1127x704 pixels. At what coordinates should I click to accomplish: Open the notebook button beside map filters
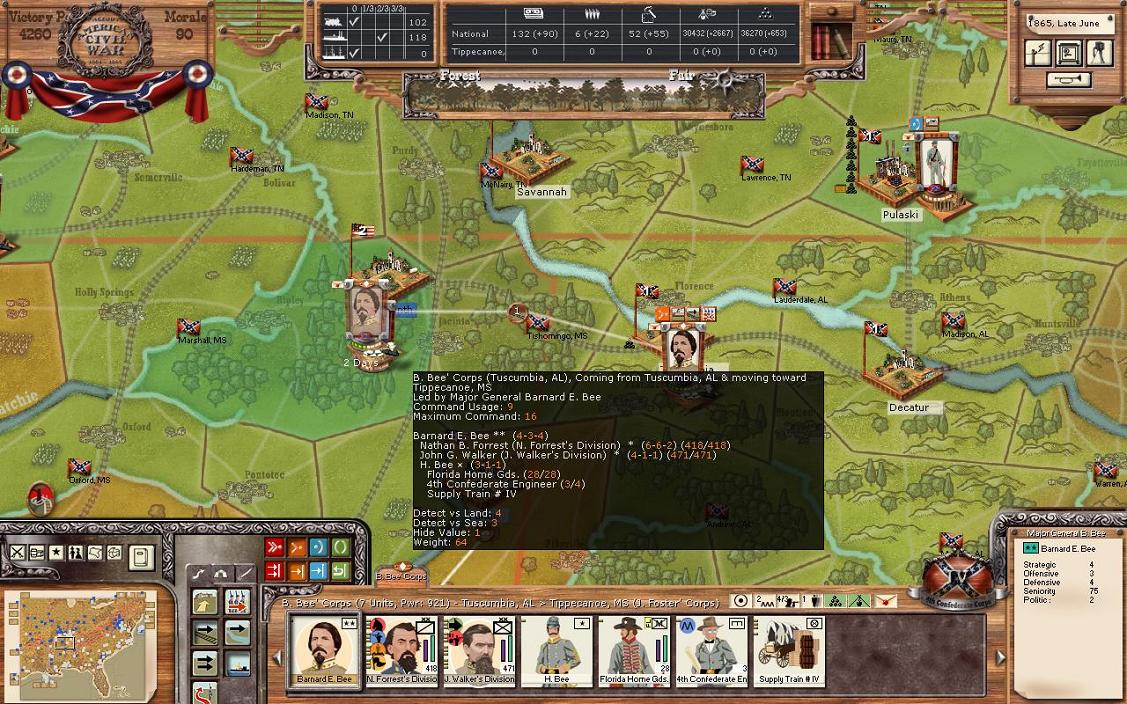(141, 556)
